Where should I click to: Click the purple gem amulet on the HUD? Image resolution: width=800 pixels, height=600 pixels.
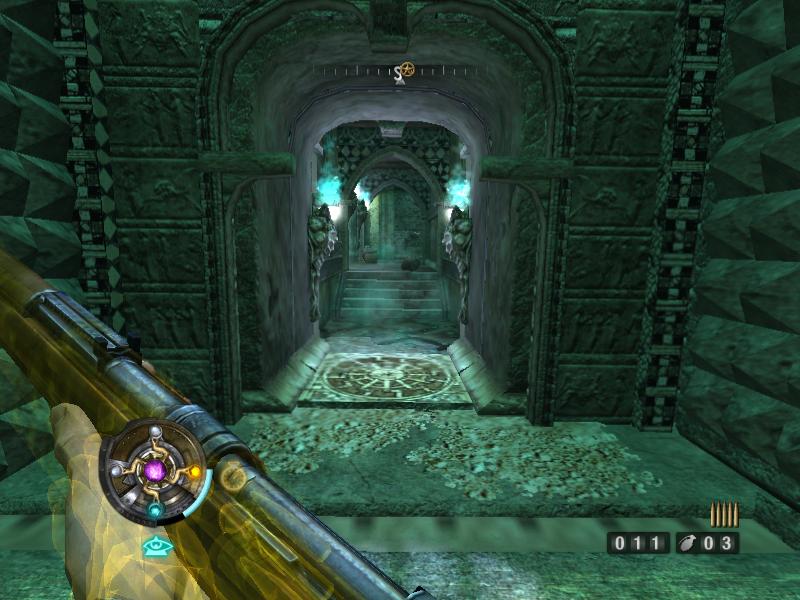coord(154,468)
